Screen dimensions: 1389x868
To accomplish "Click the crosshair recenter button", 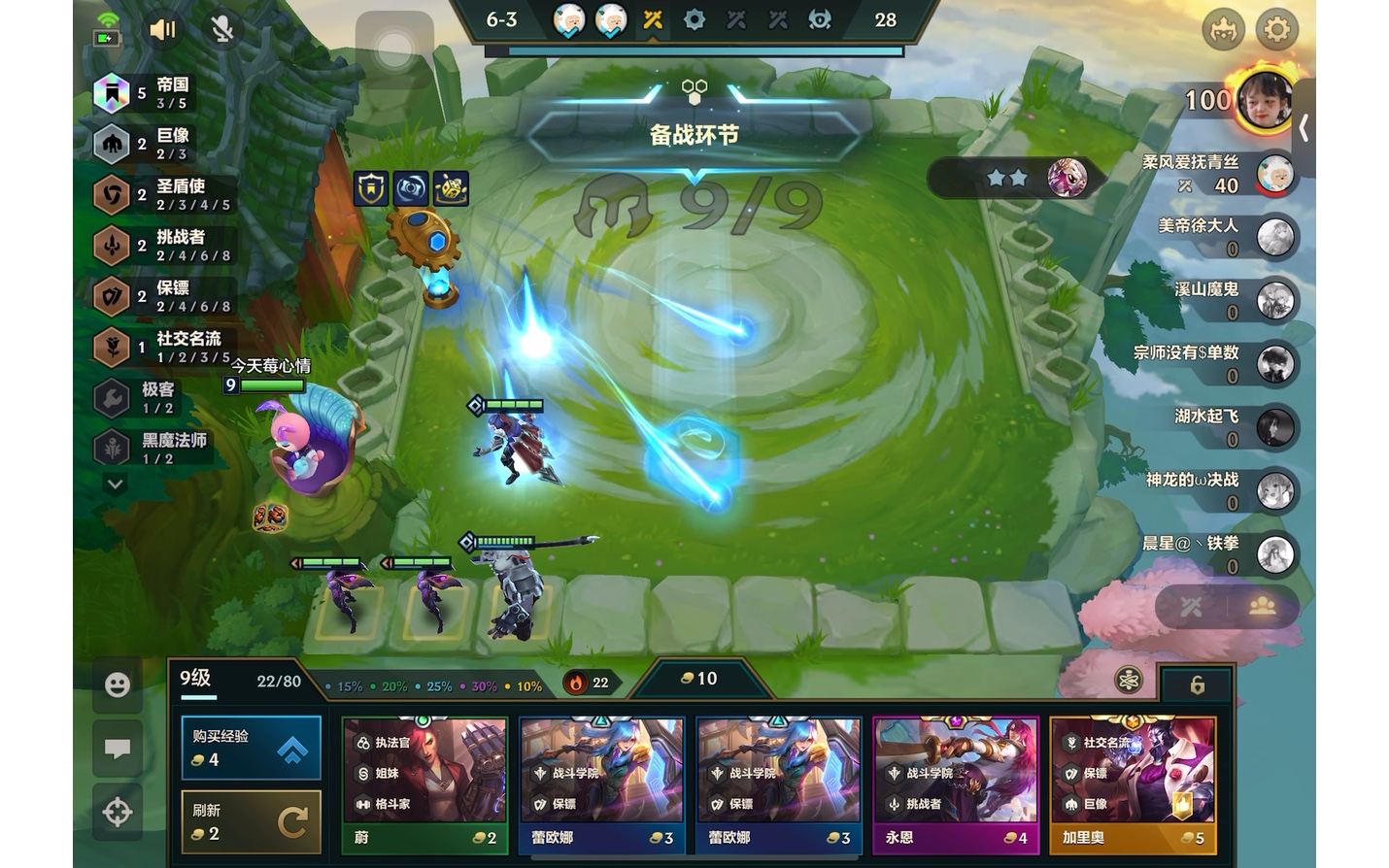I will pyautogui.click(x=118, y=812).
